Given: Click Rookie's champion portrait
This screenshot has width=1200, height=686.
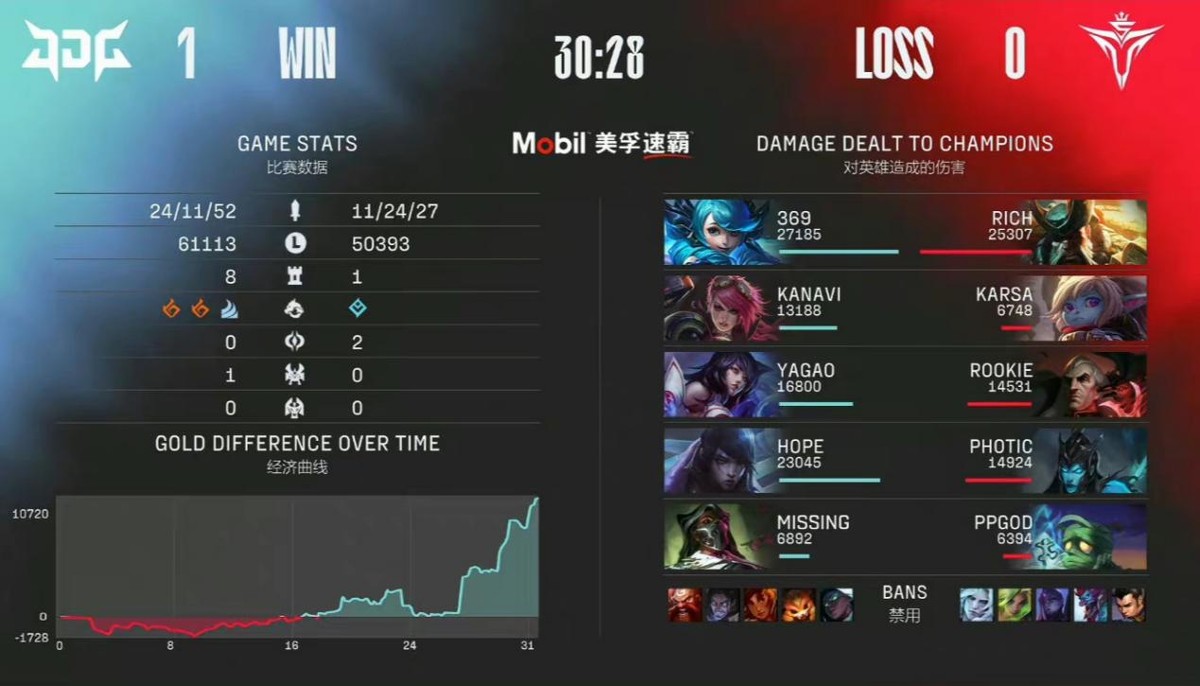Looking at the screenshot, I should 1091,384.
